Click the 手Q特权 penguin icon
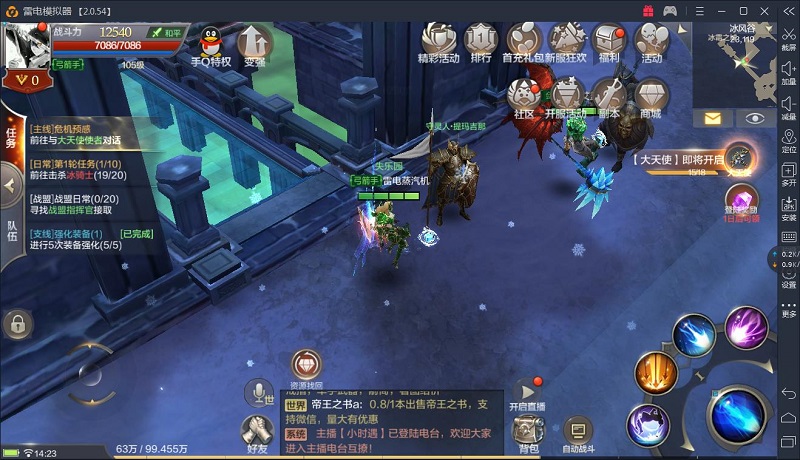This screenshot has width=800, height=460. pyautogui.click(x=211, y=43)
